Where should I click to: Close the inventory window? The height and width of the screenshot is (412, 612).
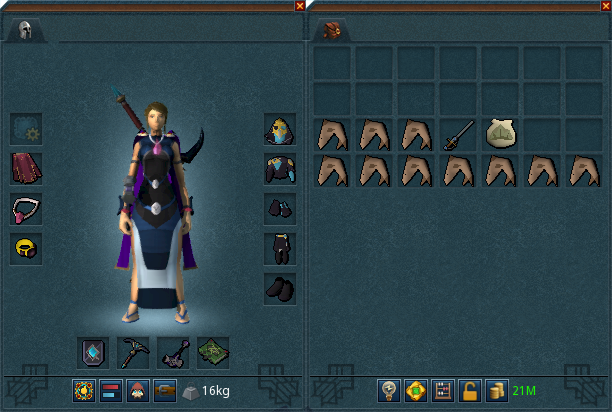coord(605,6)
